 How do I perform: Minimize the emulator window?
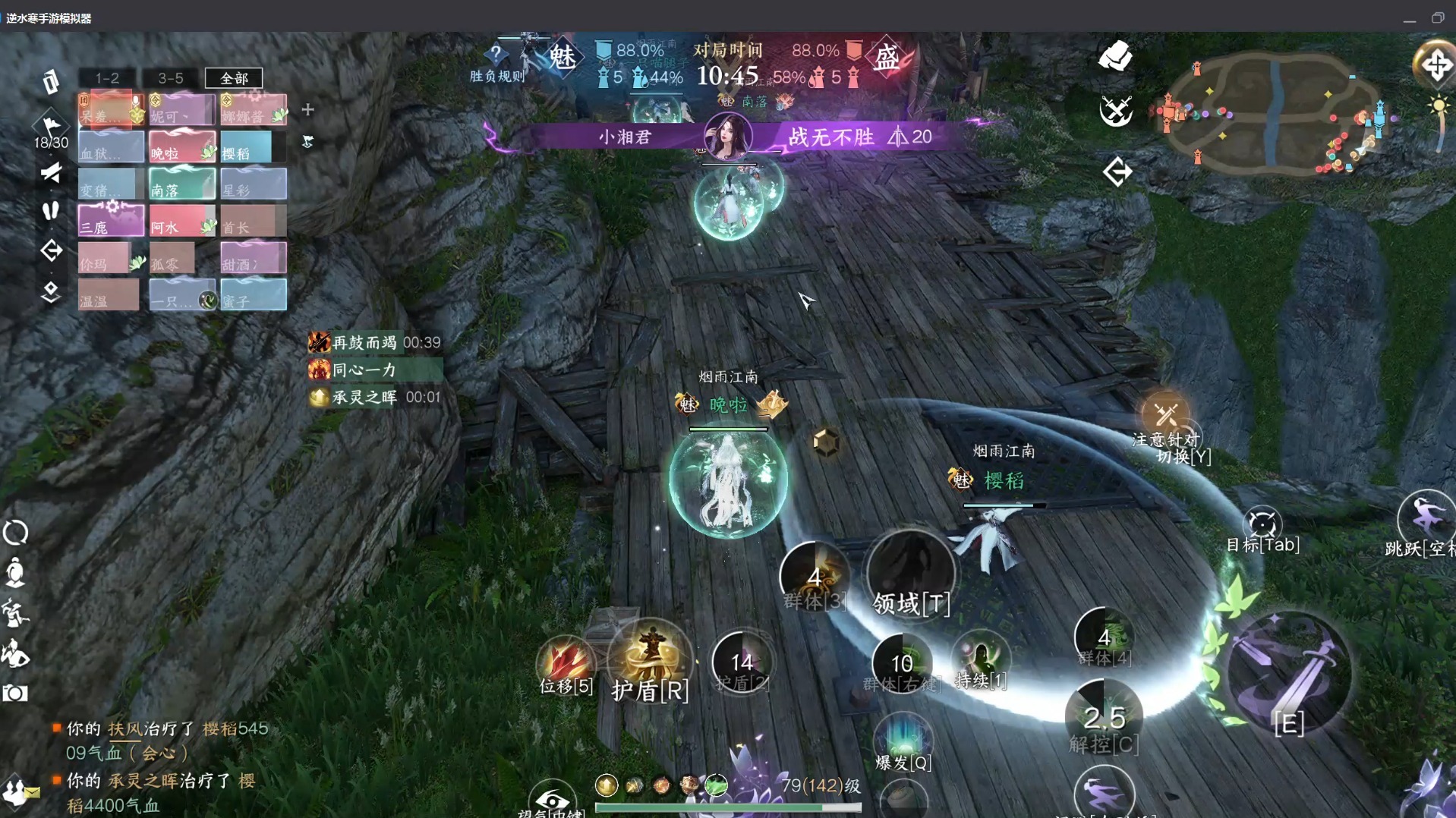point(1409,18)
